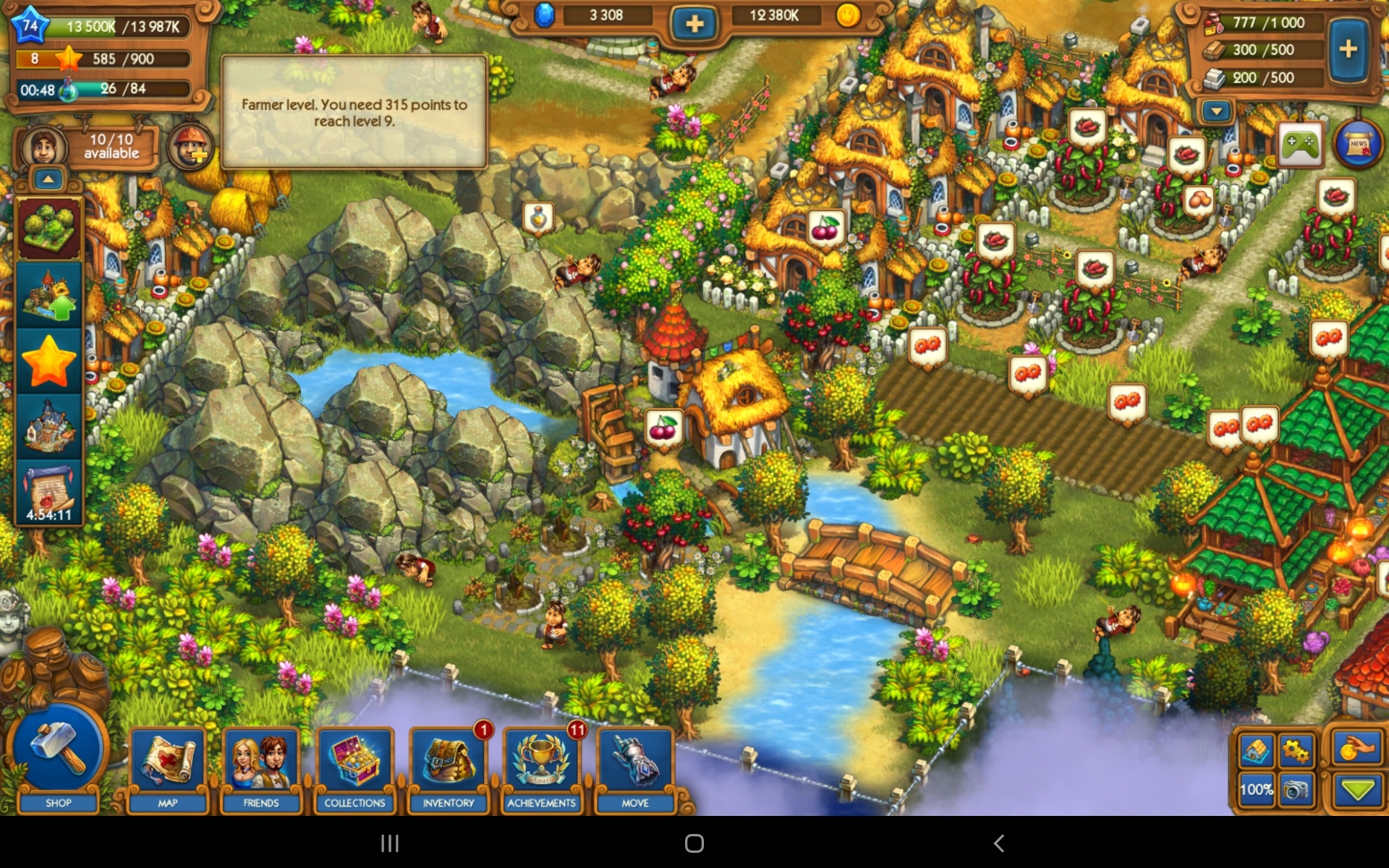This screenshot has width=1389, height=868.
Task: Hire a builder with the helmet plus icon
Action: (191, 147)
